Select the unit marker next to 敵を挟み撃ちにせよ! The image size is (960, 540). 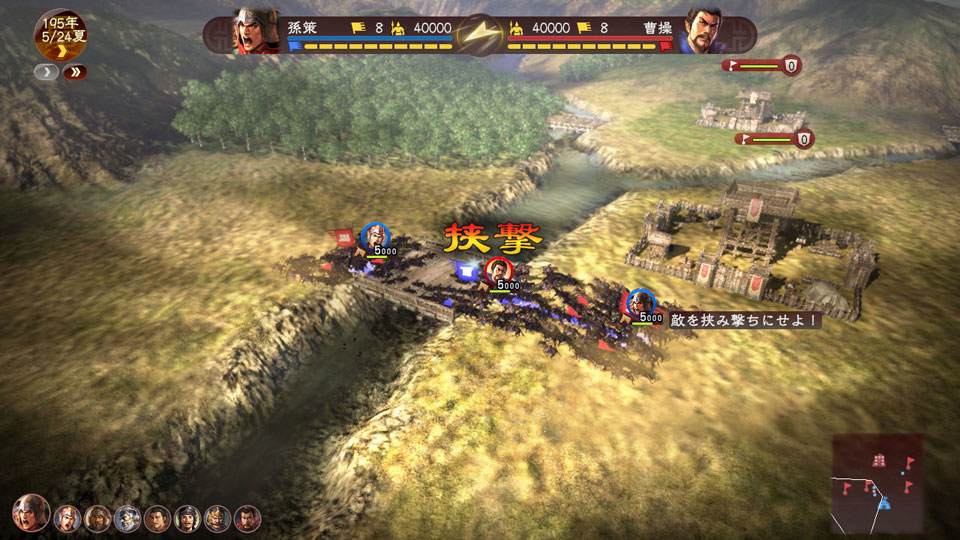(x=640, y=302)
